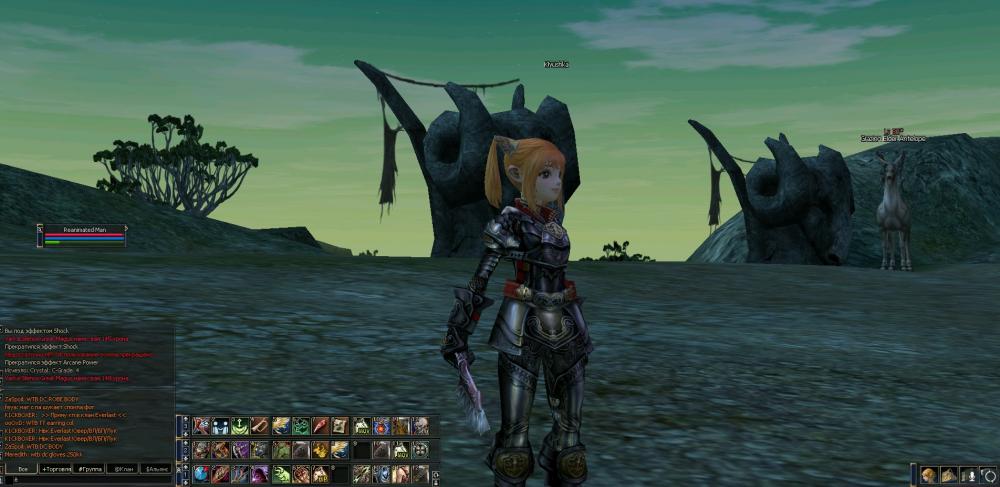Open the $Альянс alliance chat tab
Screen dimensions: 1000x487
click(x=156, y=468)
